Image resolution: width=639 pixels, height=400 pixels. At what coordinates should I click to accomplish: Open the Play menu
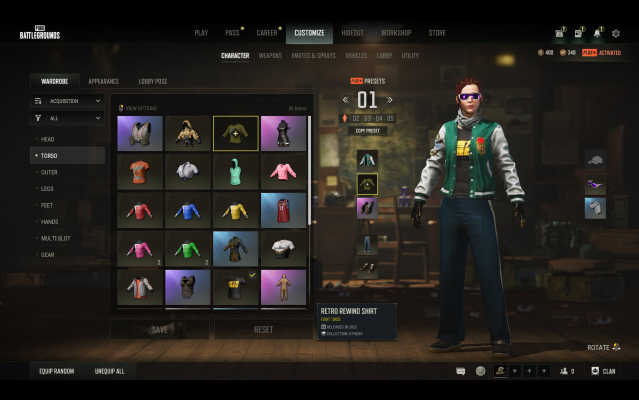pos(201,33)
